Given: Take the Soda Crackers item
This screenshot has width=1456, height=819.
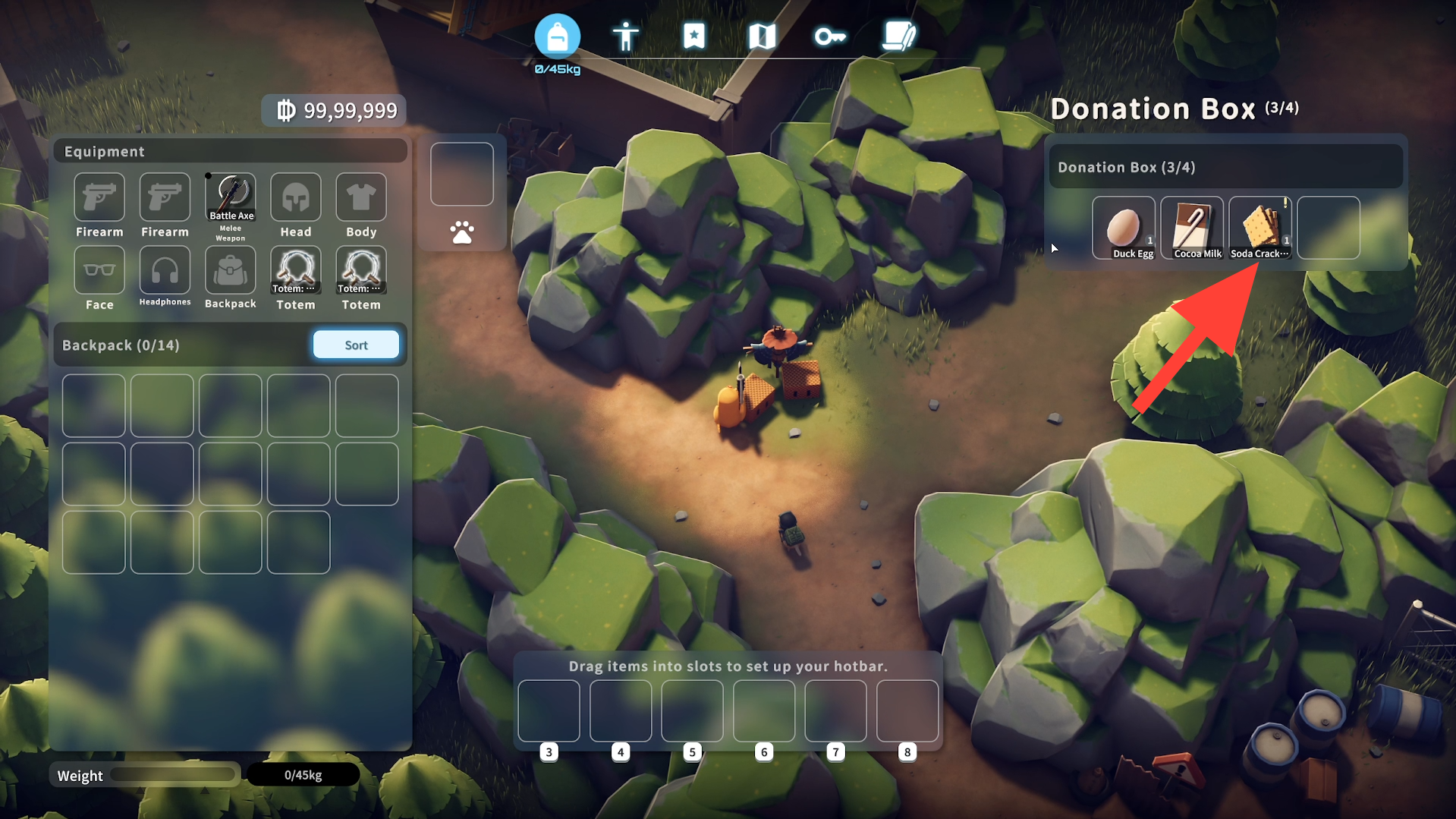Looking at the screenshot, I should [x=1260, y=228].
